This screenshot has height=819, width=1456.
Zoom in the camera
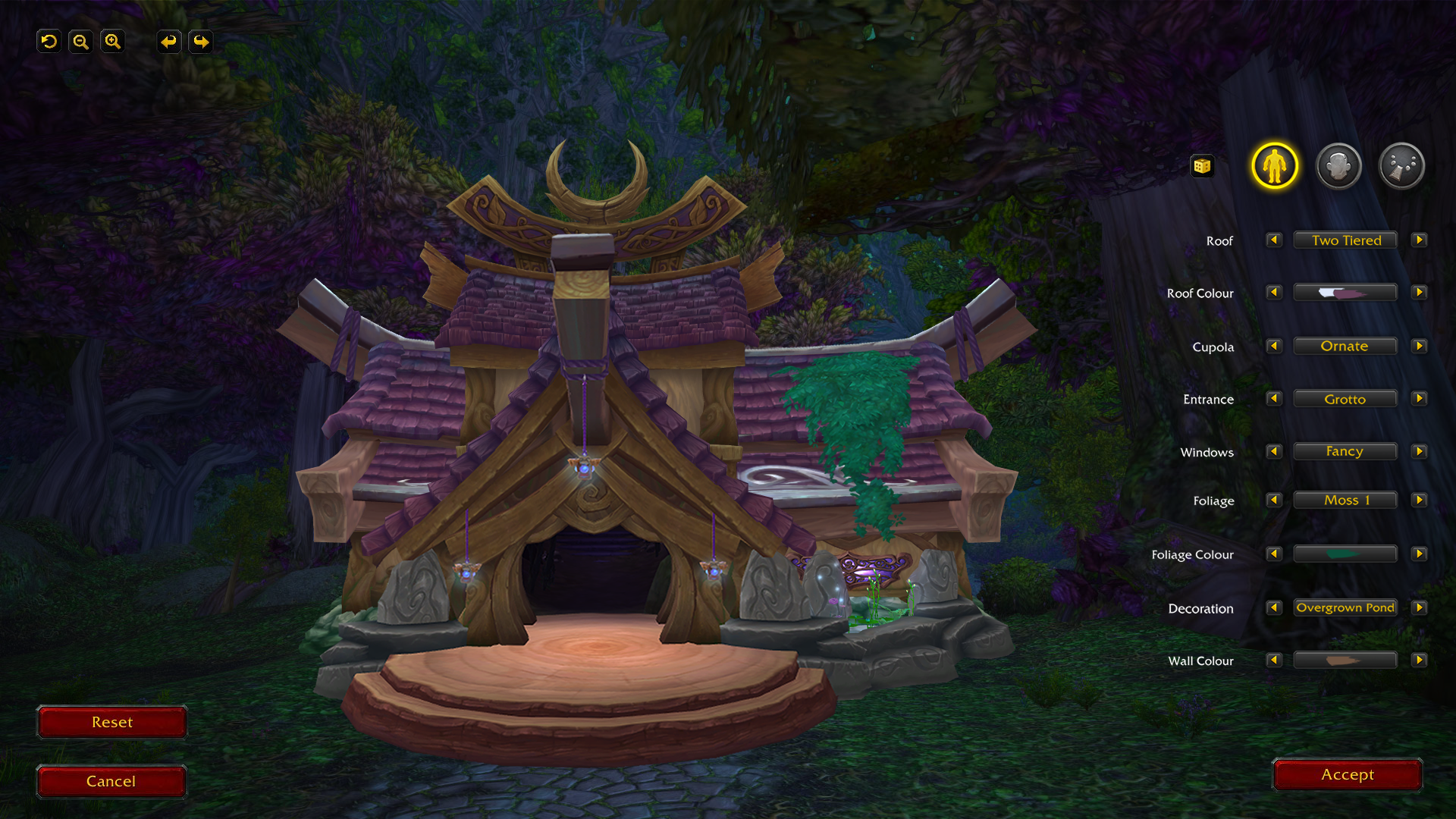click(x=113, y=42)
